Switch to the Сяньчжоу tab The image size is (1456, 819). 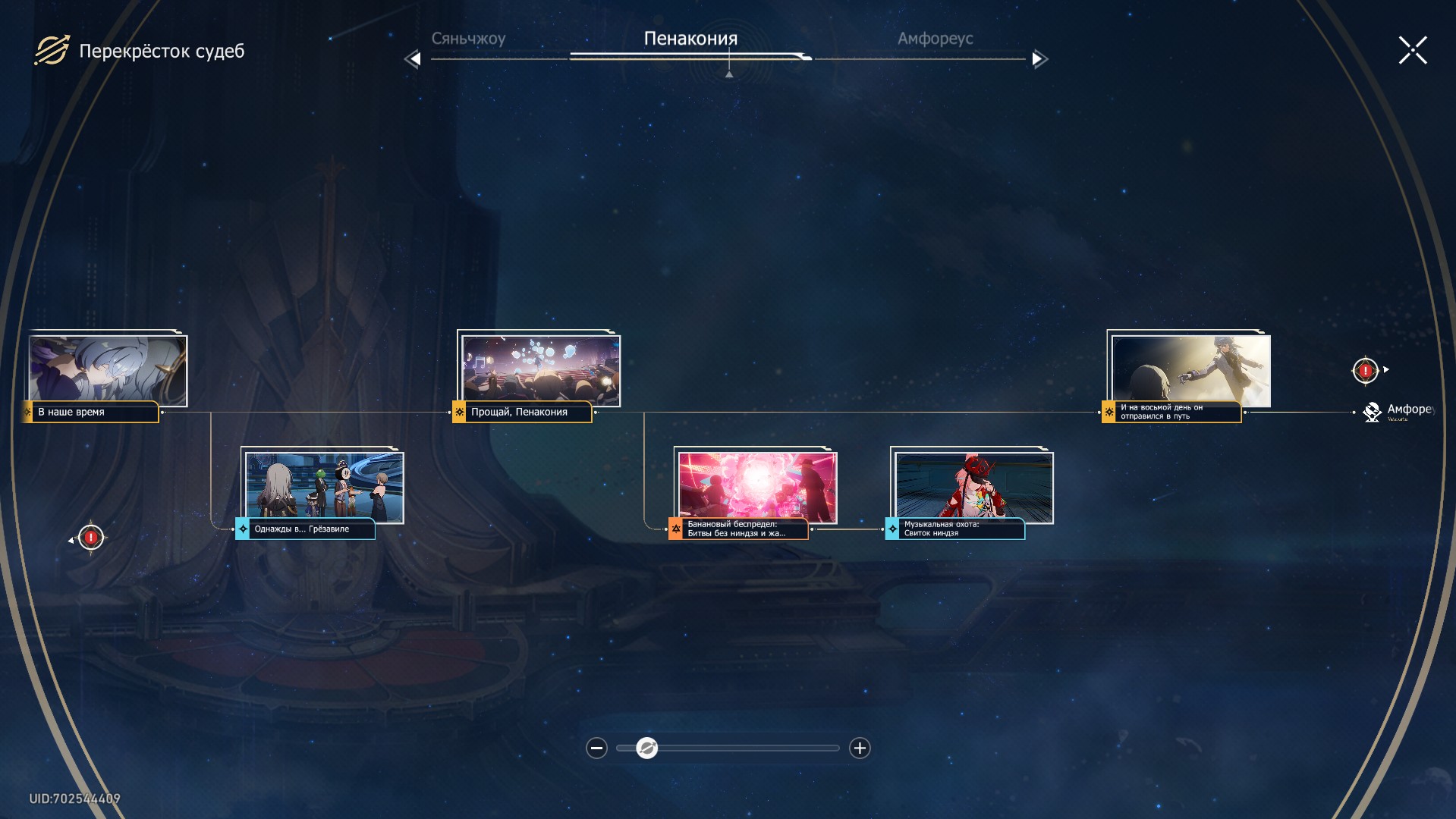tap(468, 39)
